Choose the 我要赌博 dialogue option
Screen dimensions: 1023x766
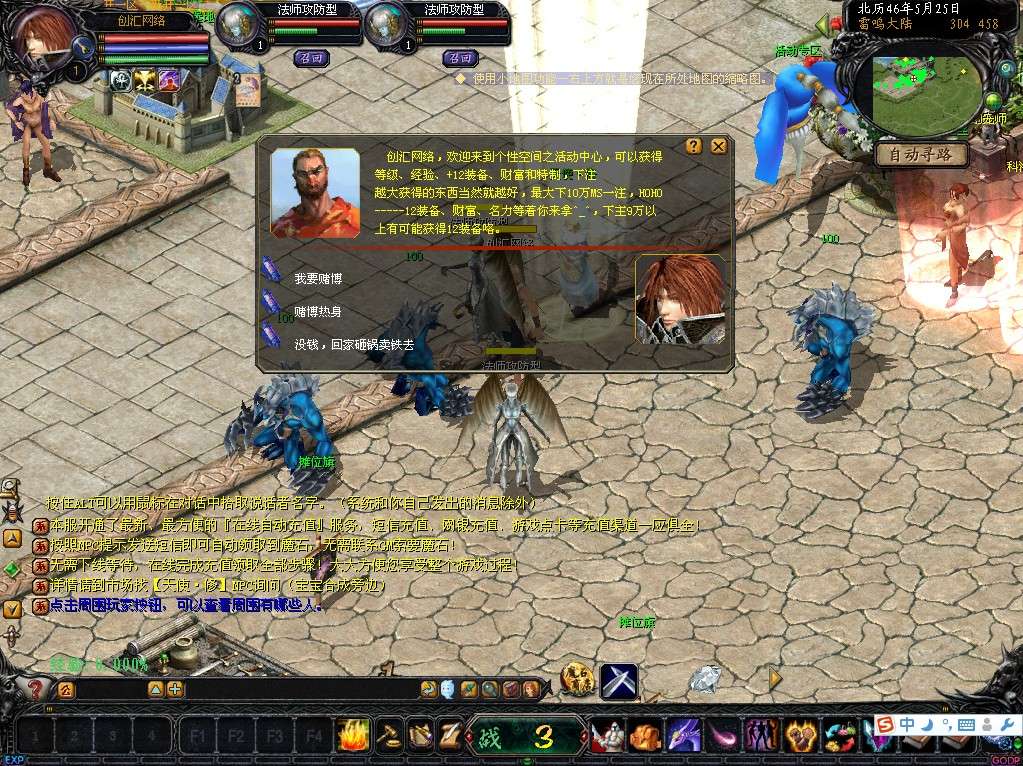[x=318, y=278]
